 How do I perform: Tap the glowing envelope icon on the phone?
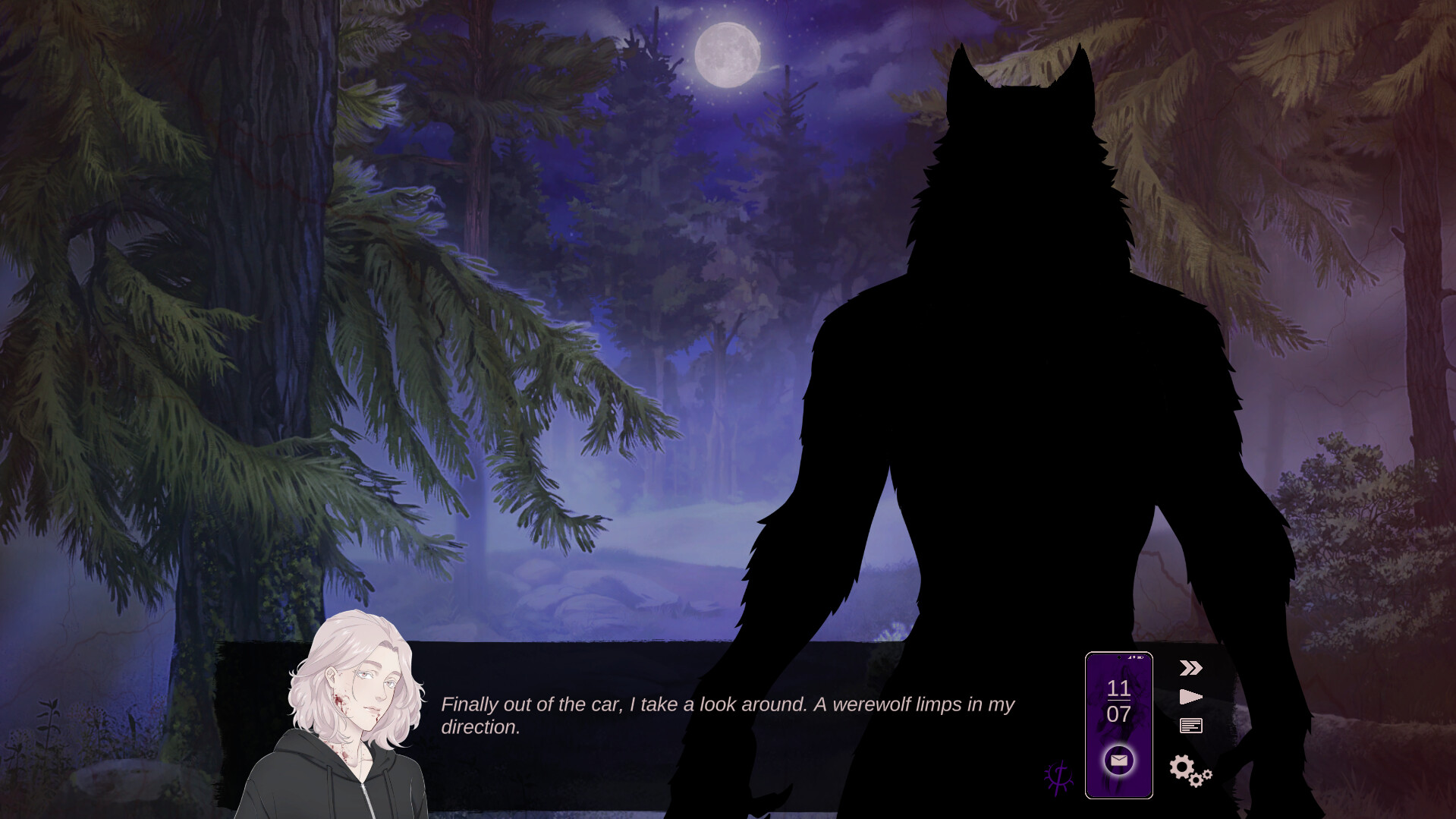[x=1118, y=761]
